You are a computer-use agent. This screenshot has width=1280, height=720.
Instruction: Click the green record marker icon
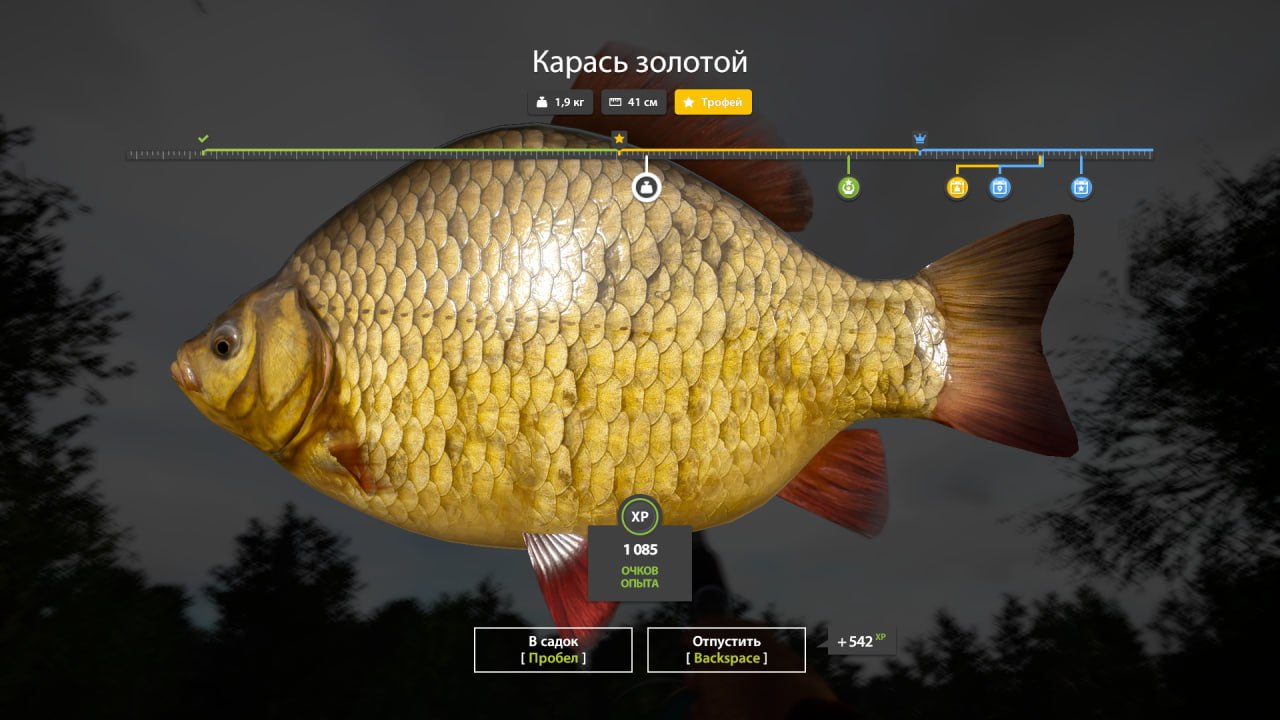pos(849,187)
